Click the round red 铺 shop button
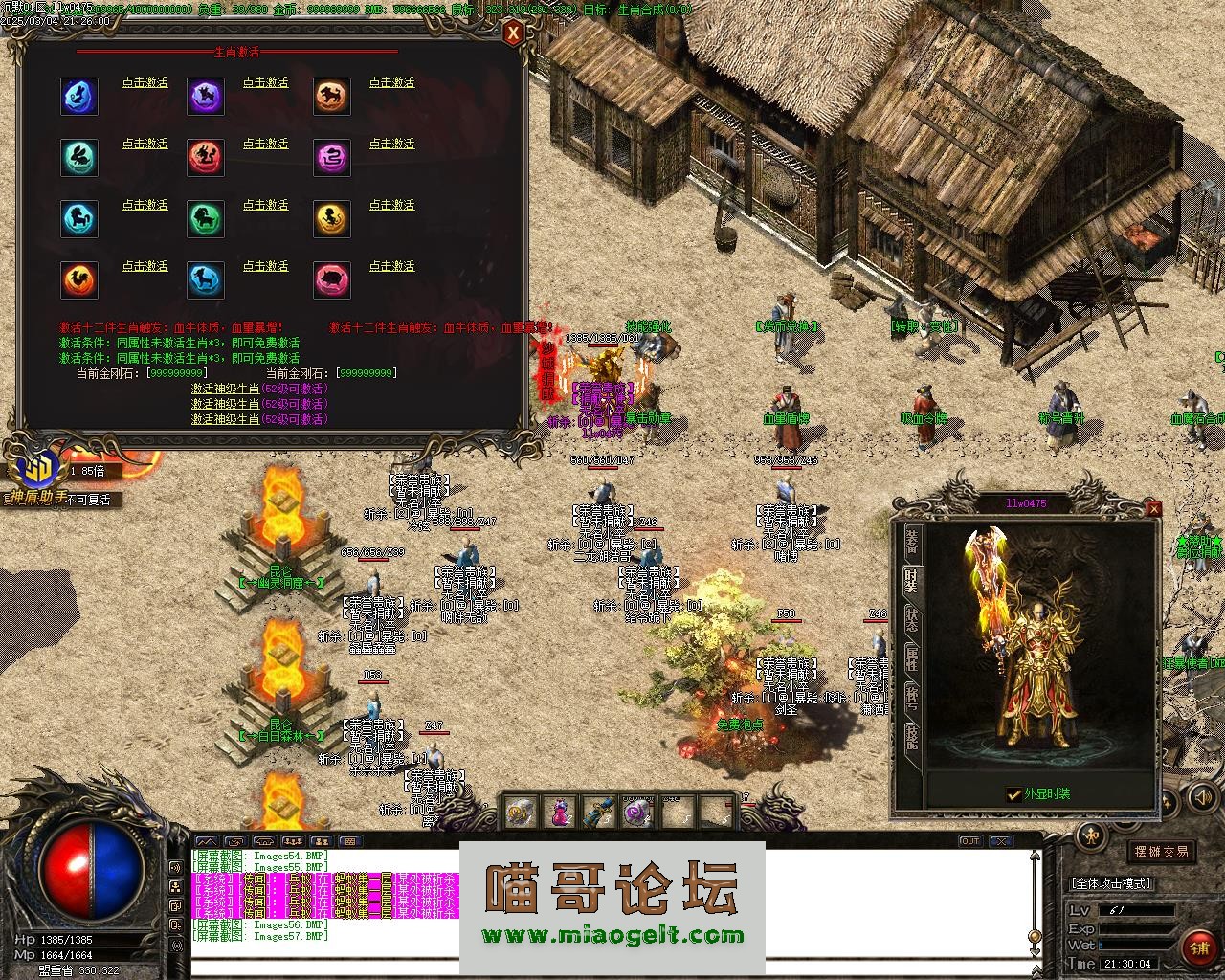This screenshot has width=1225, height=980. click(1198, 947)
